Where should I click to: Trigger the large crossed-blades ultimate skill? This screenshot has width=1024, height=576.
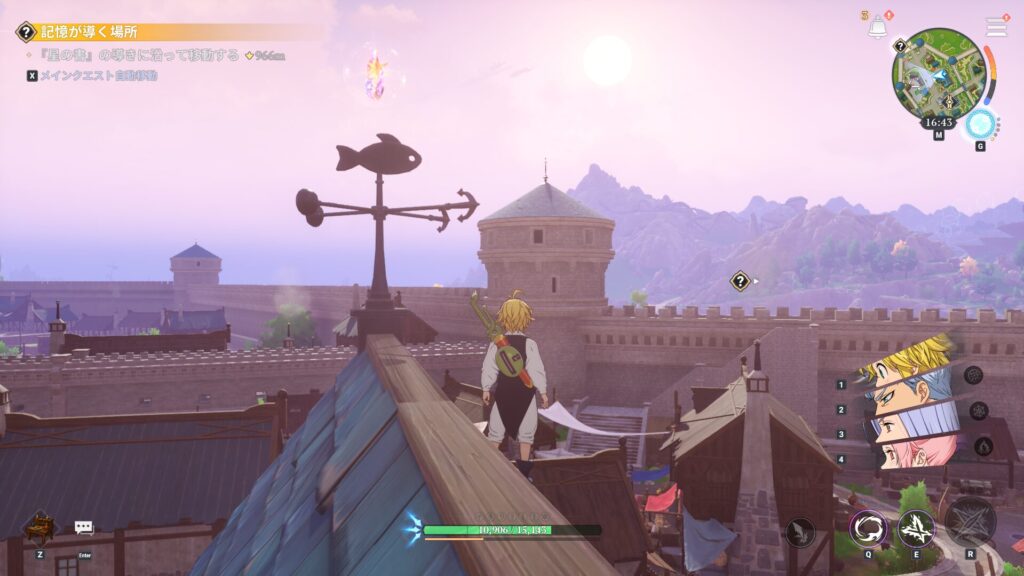[970, 521]
